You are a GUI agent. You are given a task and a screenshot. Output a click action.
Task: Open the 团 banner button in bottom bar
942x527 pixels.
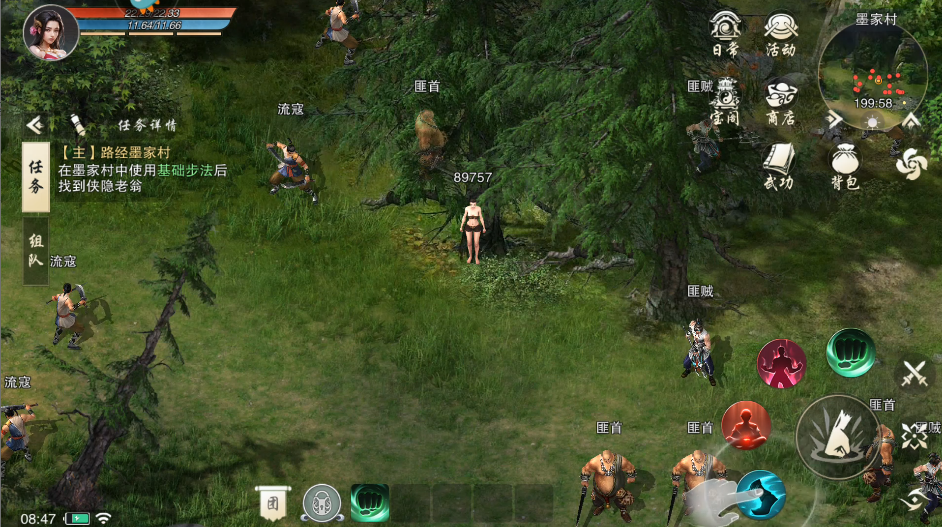click(x=271, y=503)
